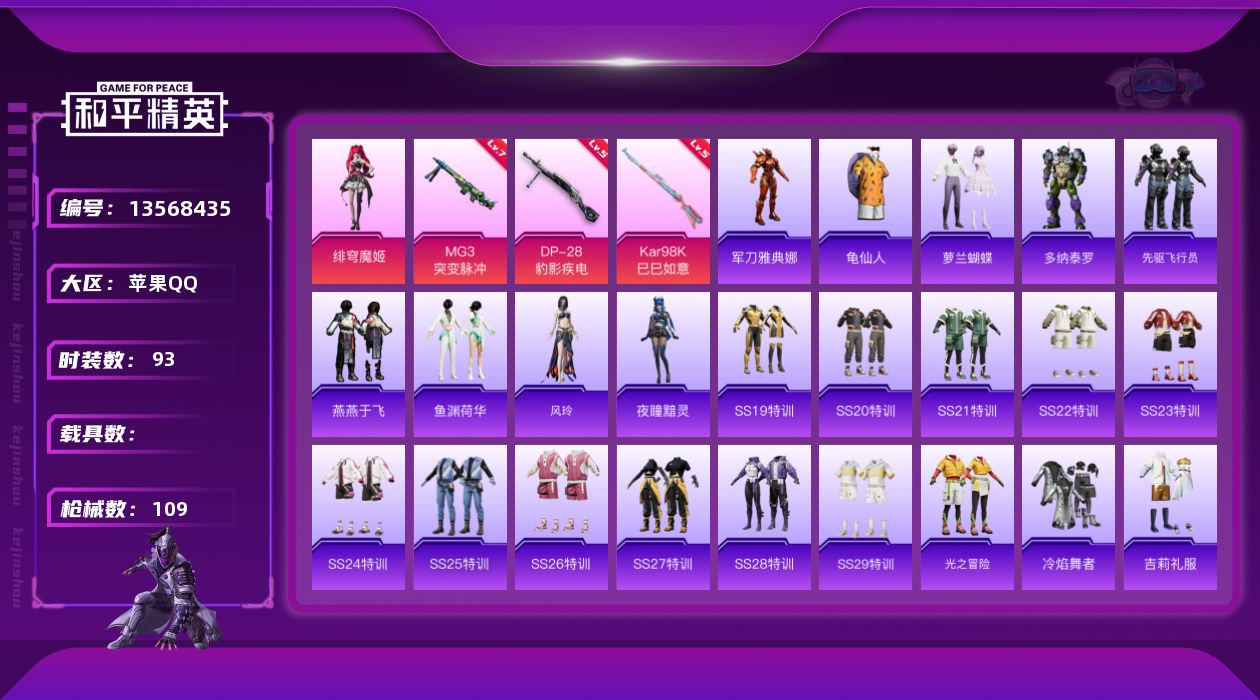Select the 燕燕于飞 outfit card
This screenshot has height=700, width=1260.
pyautogui.click(x=358, y=364)
